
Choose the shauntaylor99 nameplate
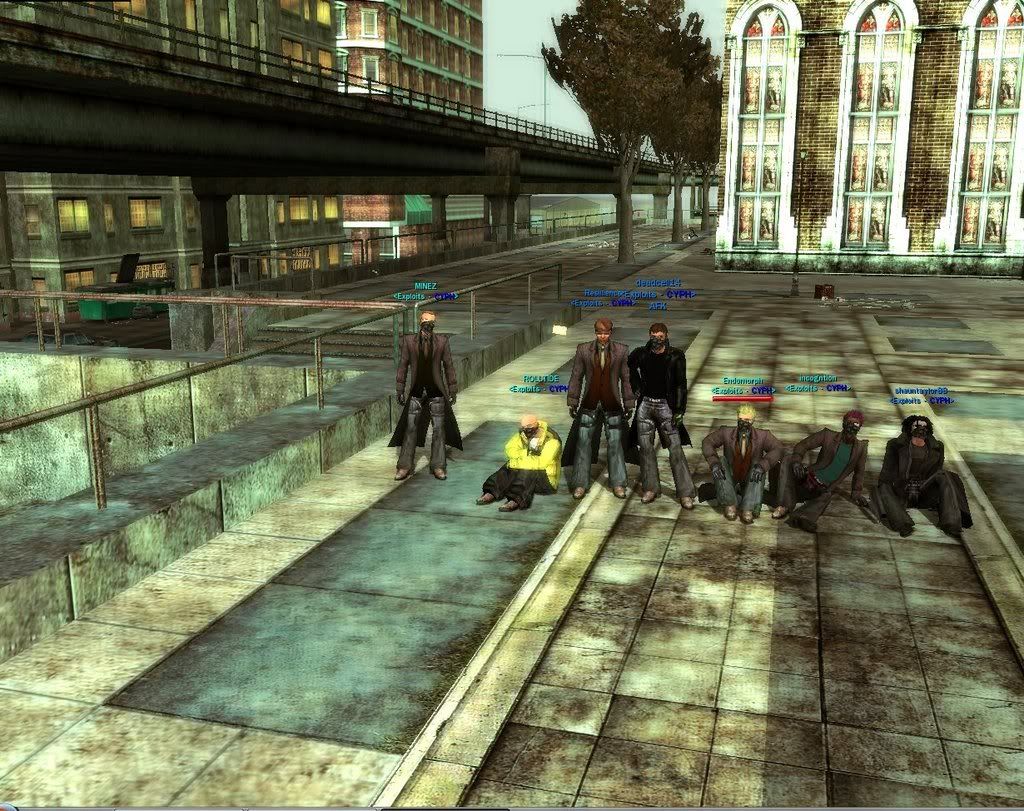click(x=921, y=391)
